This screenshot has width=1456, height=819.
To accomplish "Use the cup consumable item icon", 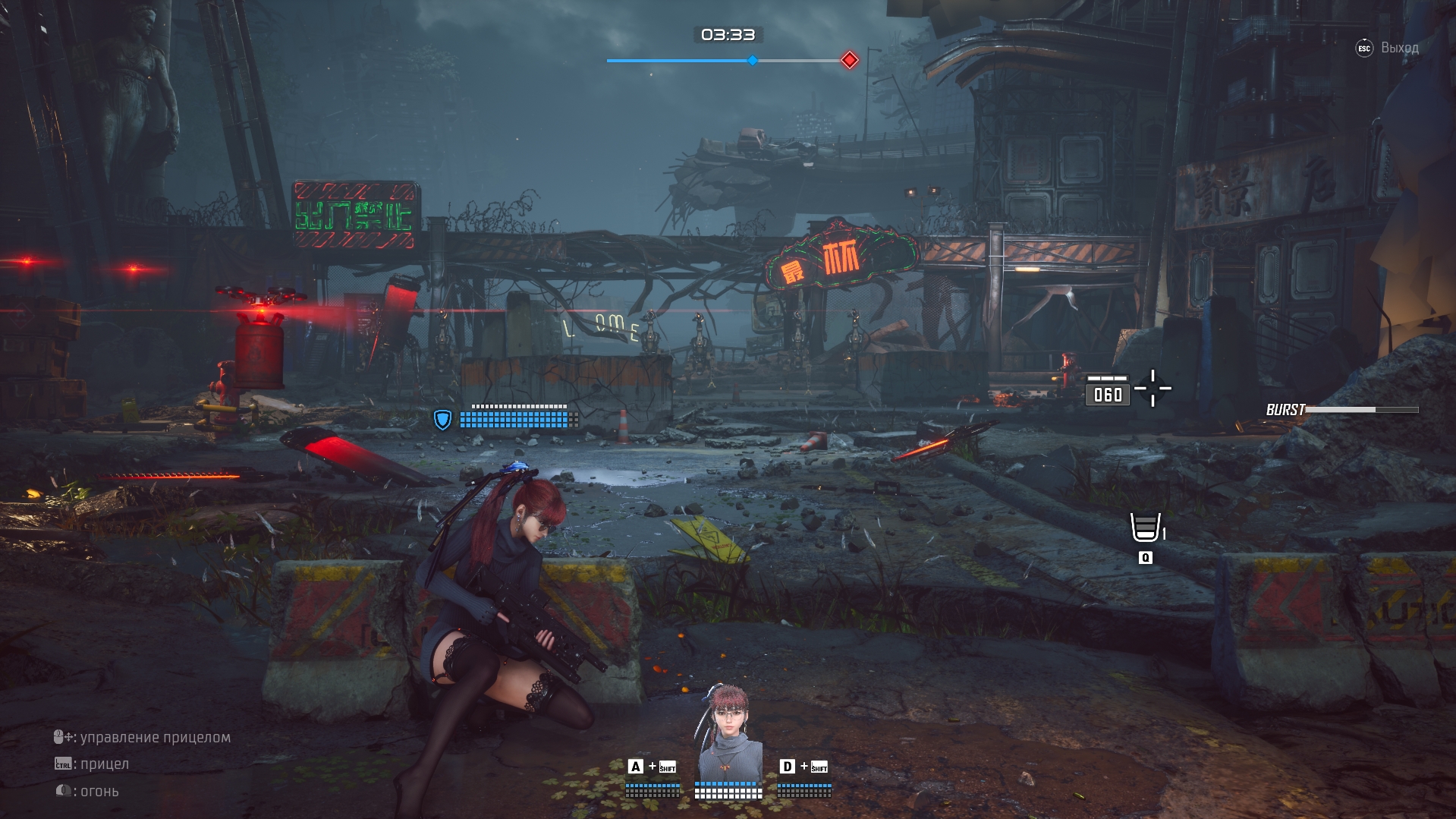I will click(1145, 527).
